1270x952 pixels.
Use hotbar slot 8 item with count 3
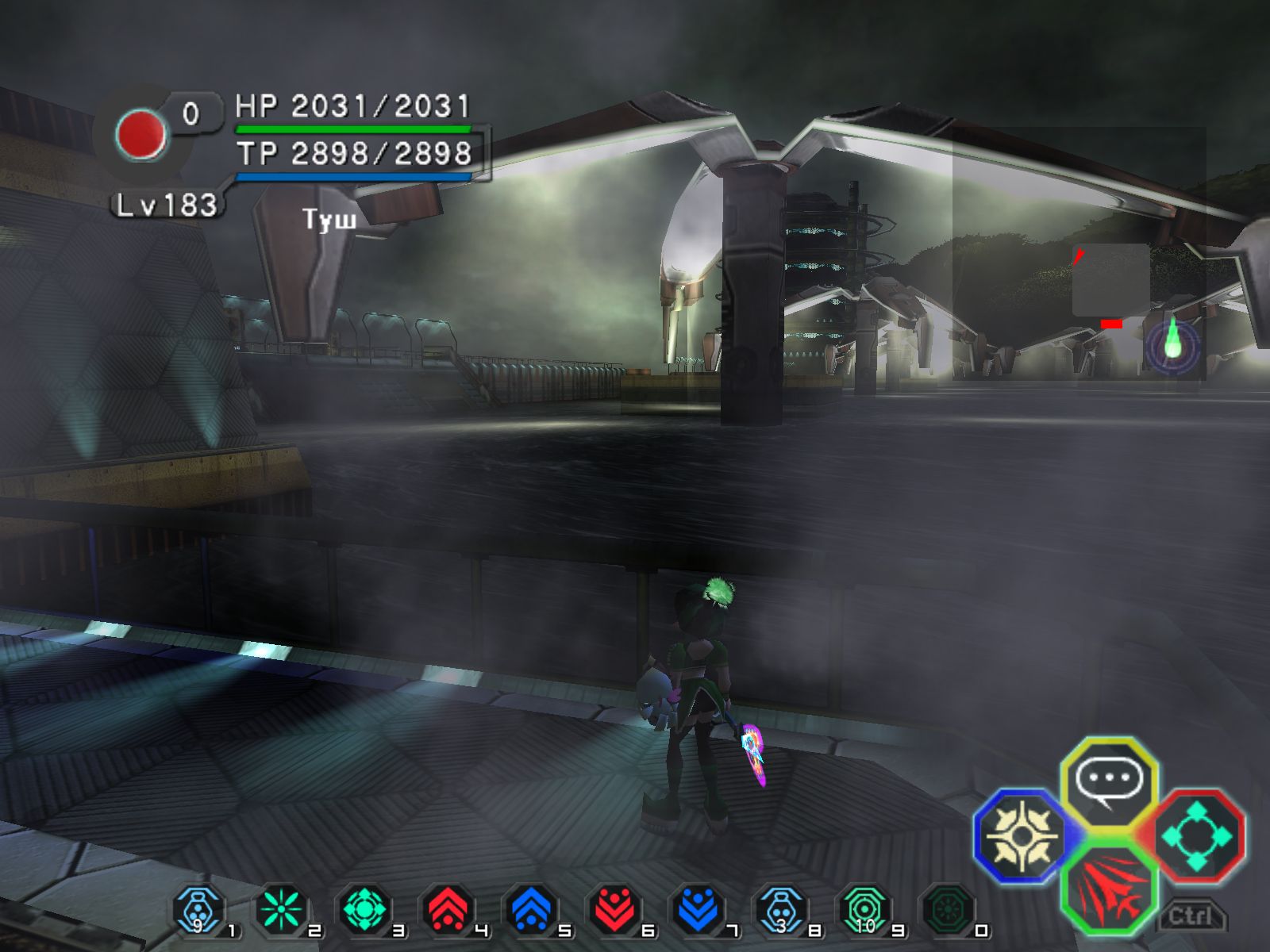[x=782, y=911]
